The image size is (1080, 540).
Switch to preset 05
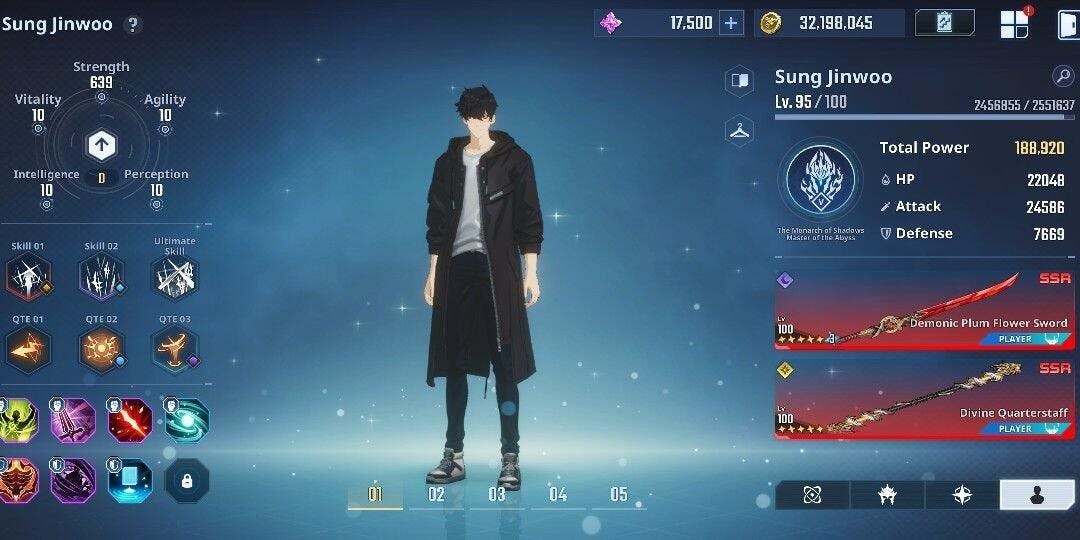coord(619,494)
